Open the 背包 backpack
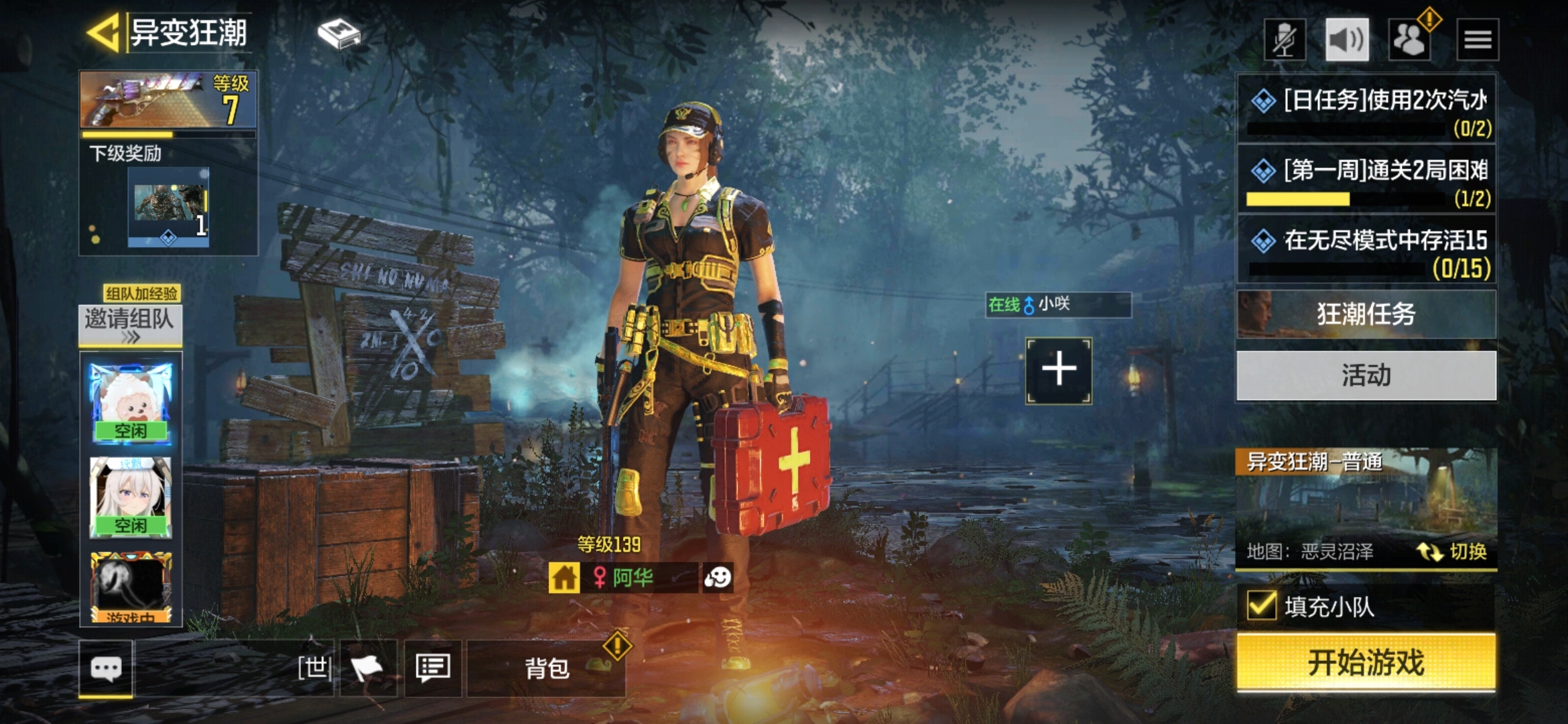The height and width of the screenshot is (724, 1568). 546,668
